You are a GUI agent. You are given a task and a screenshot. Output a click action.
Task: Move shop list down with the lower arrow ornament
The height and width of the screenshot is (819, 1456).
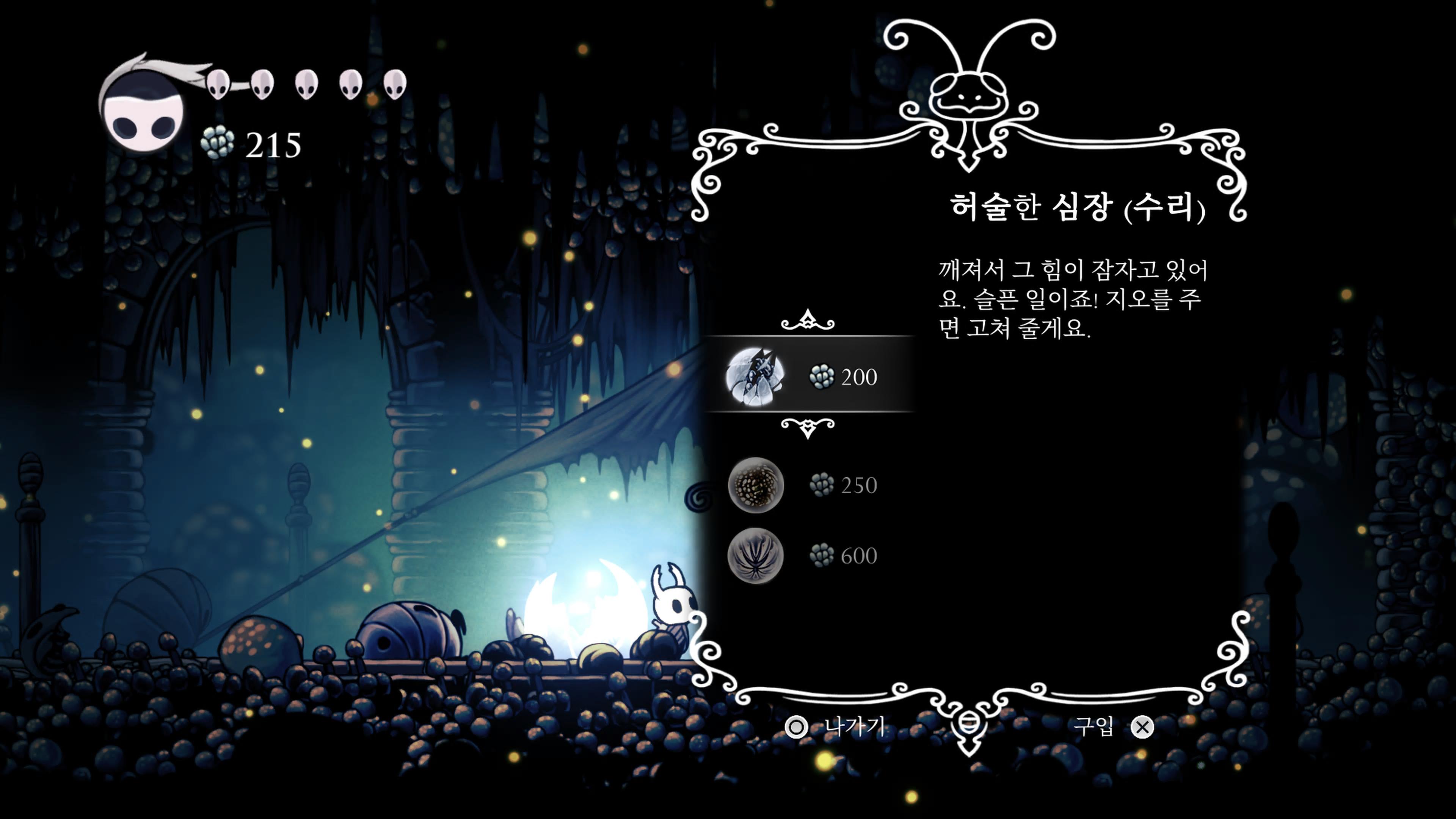point(808,428)
